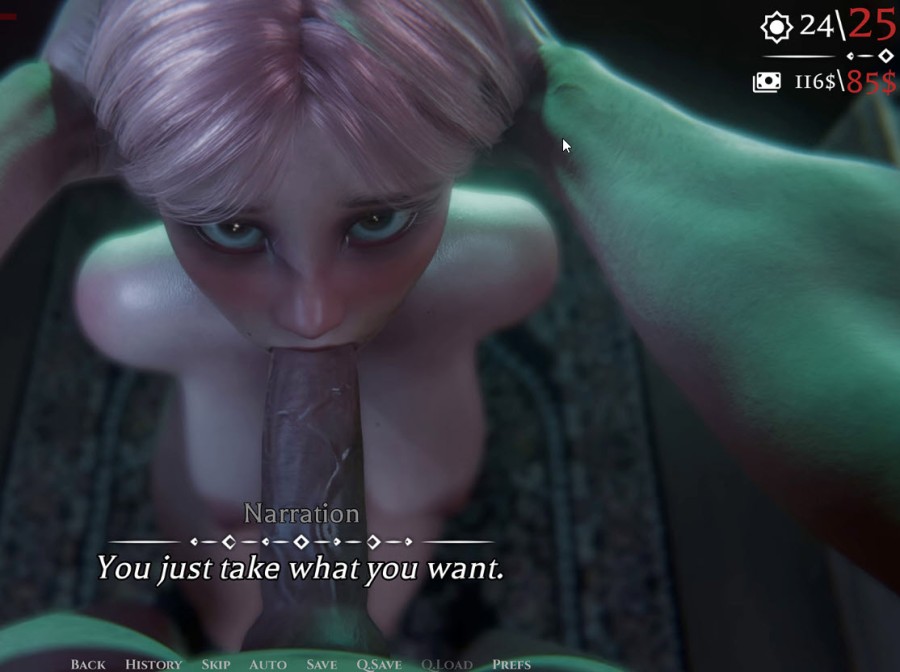900x672 pixels.
Task: Open the Save game screen
Action: (x=321, y=664)
